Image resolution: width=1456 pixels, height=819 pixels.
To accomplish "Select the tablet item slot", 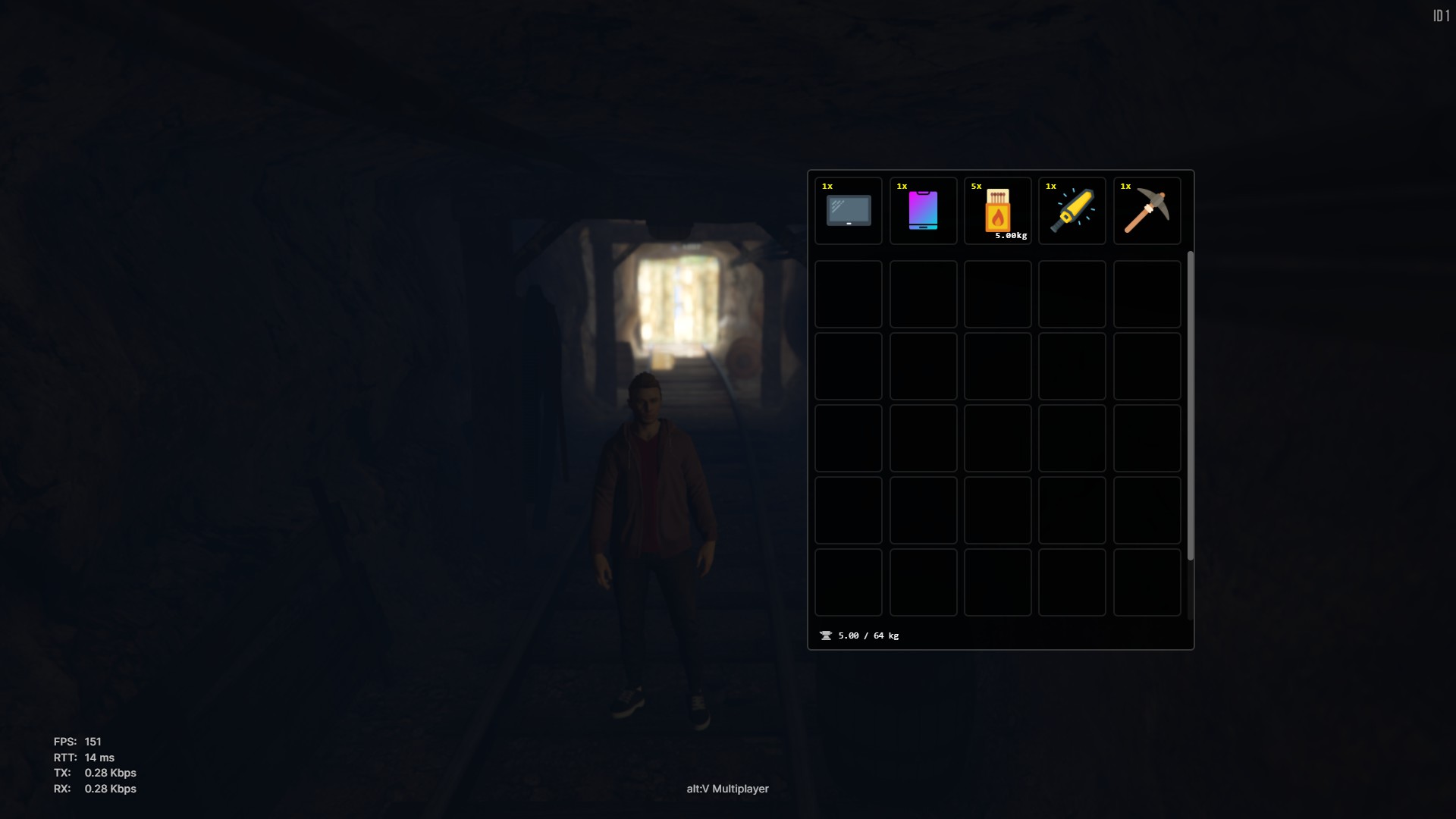I will (x=848, y=211).
